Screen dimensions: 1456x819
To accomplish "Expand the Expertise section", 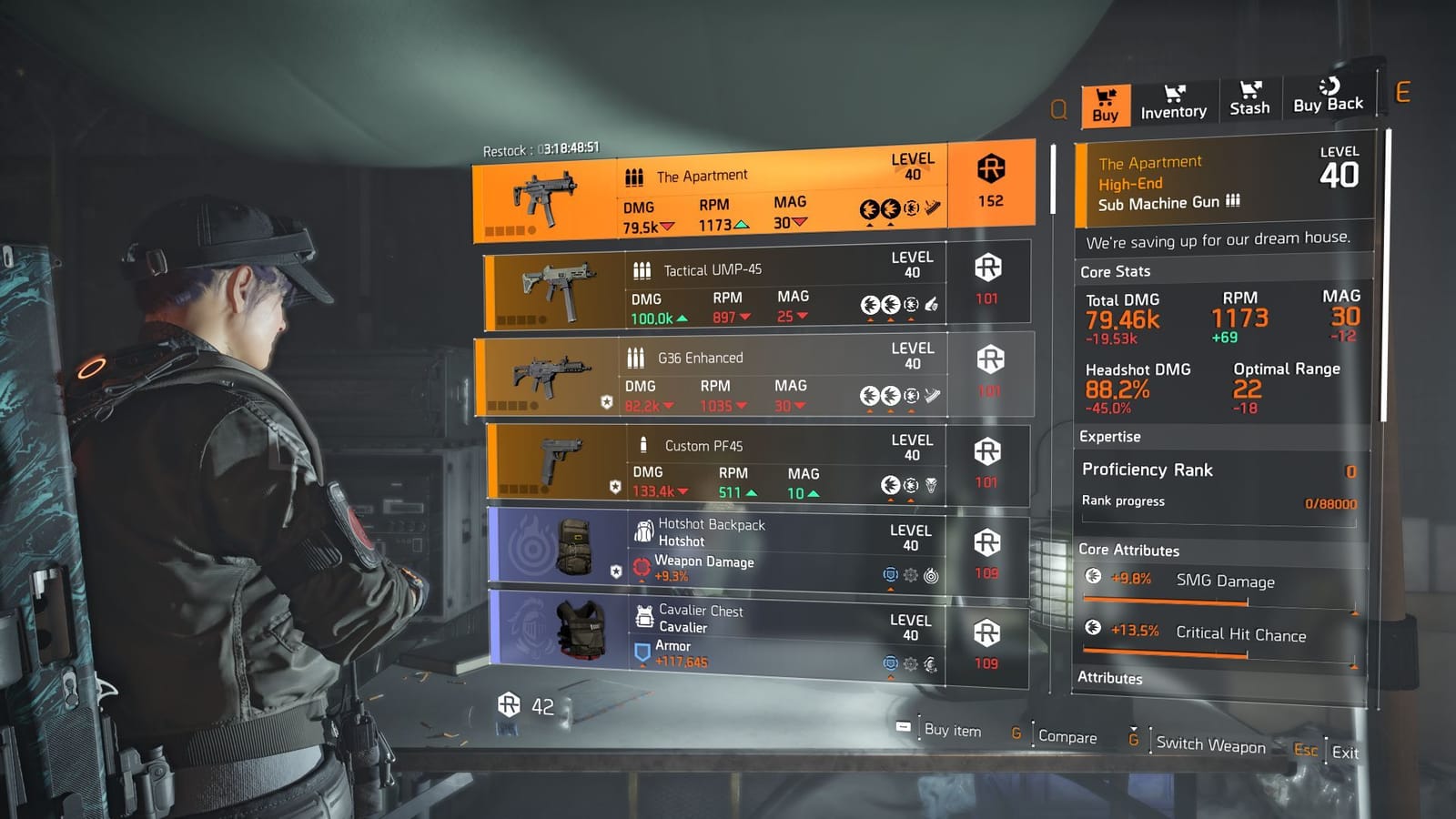I will [1109, 437].
